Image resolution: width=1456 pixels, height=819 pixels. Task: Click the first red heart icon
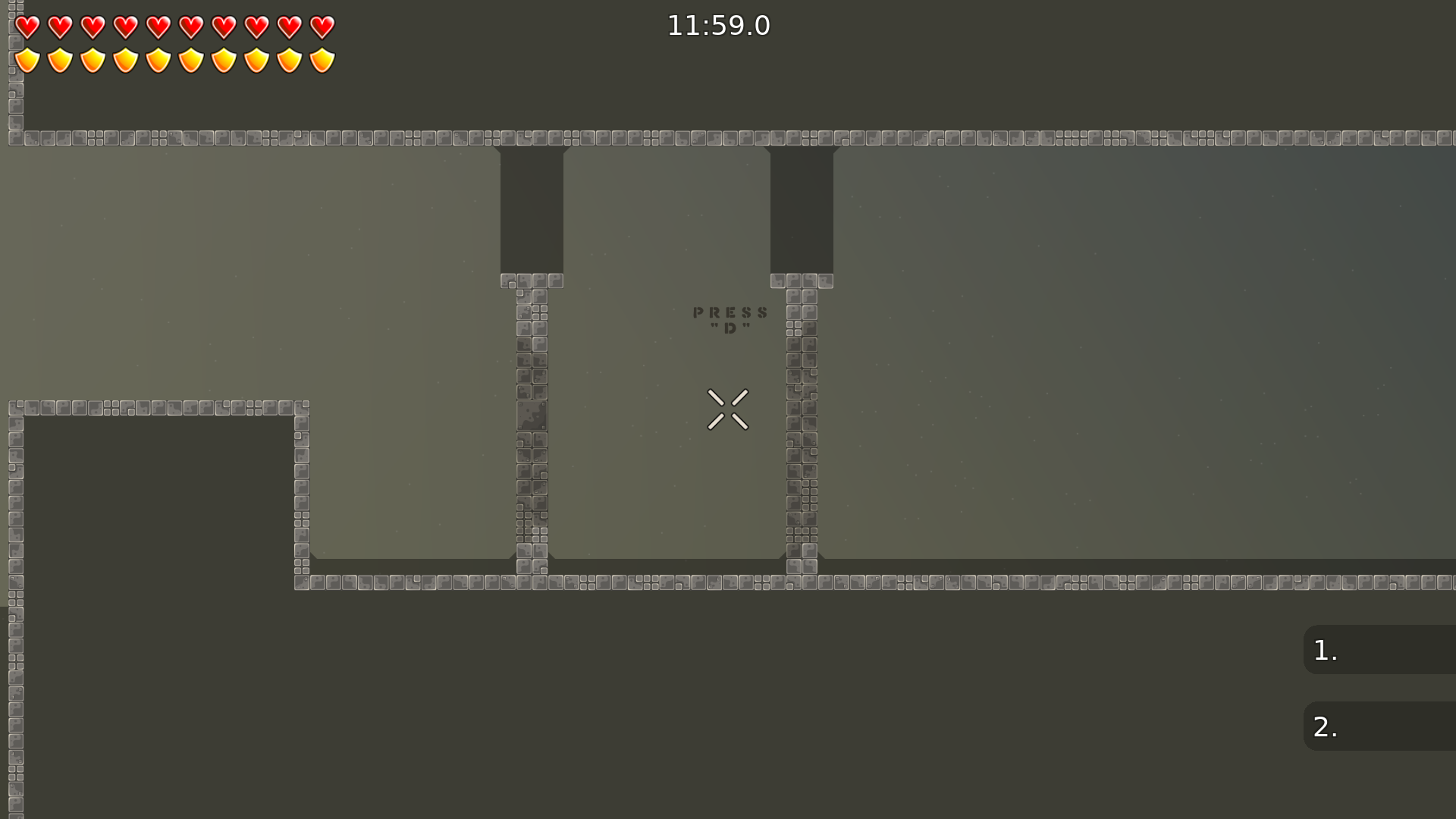point(27,26)
